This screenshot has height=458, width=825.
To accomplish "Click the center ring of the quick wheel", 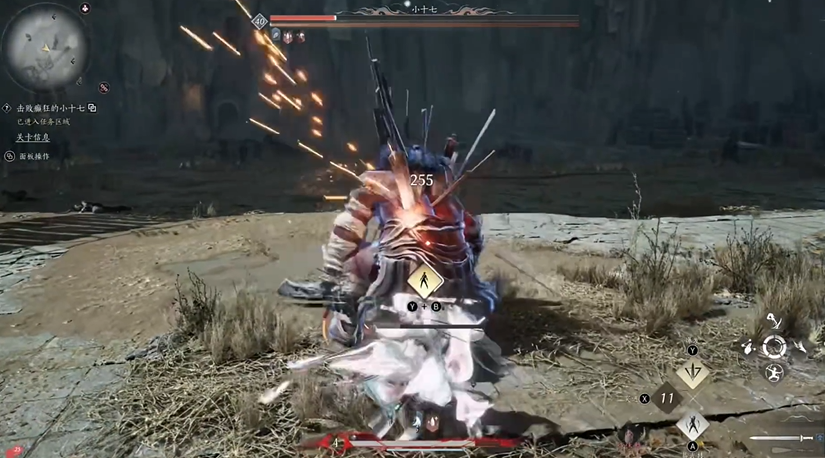I will 774,347.
